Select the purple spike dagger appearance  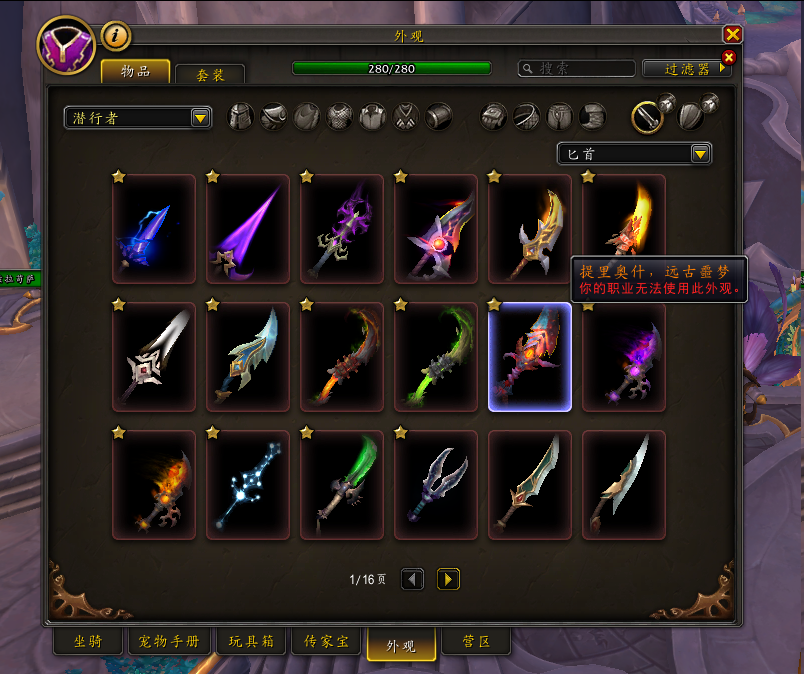(x=248, y=230)
